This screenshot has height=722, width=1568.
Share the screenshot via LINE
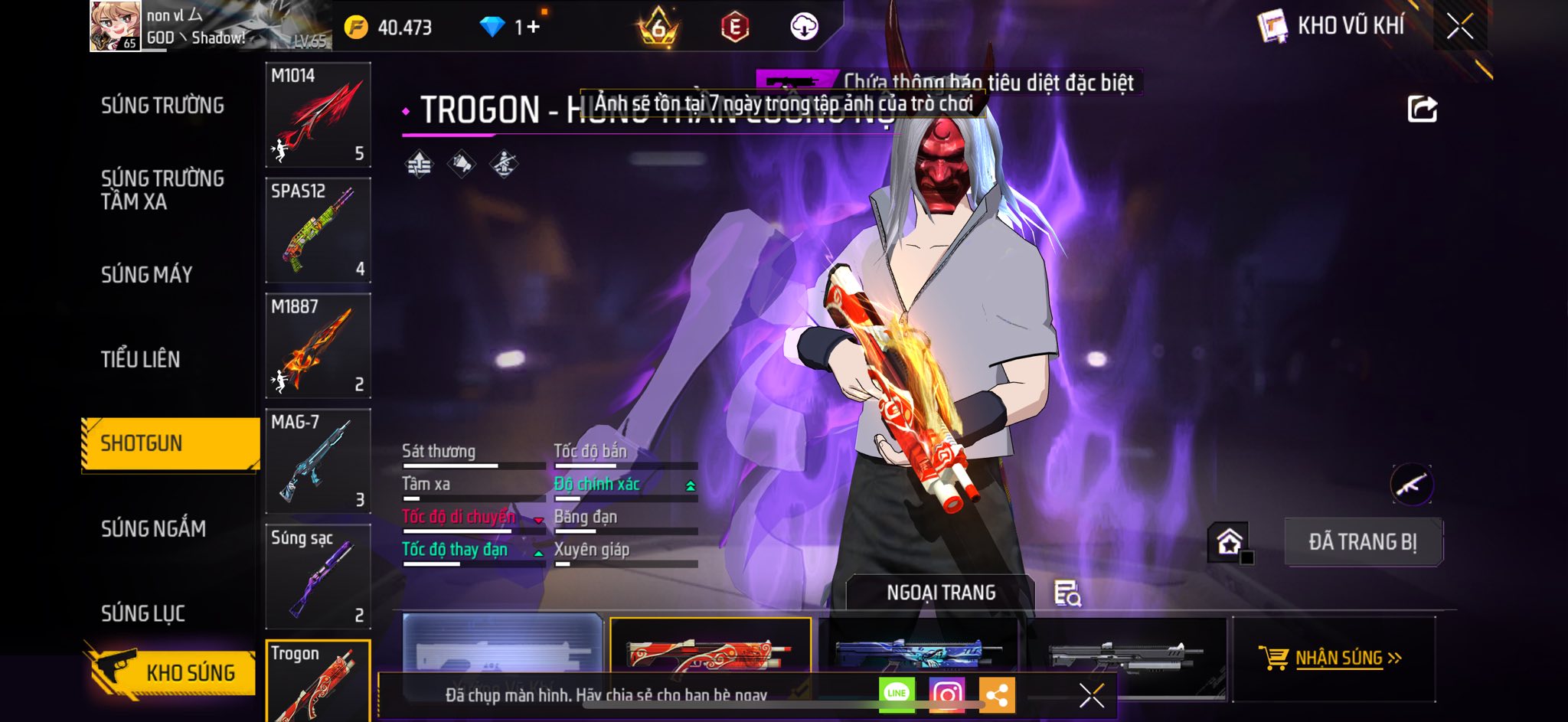897,694
